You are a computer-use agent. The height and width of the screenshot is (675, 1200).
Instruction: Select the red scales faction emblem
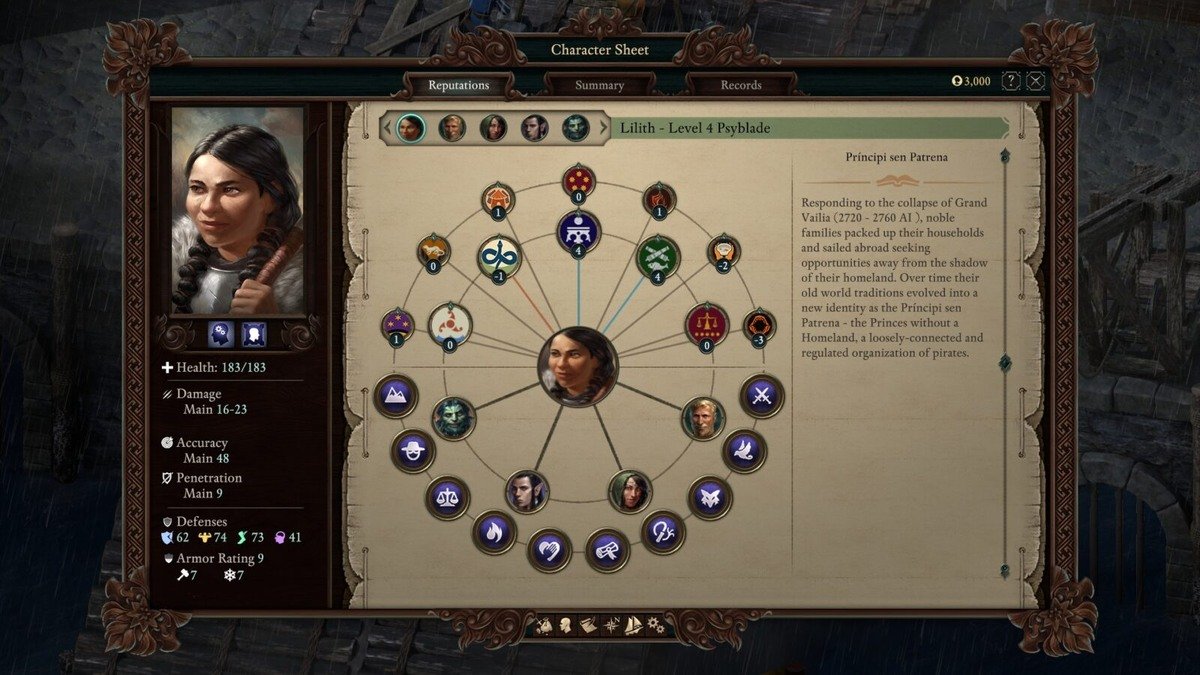[x=707, y=324]
